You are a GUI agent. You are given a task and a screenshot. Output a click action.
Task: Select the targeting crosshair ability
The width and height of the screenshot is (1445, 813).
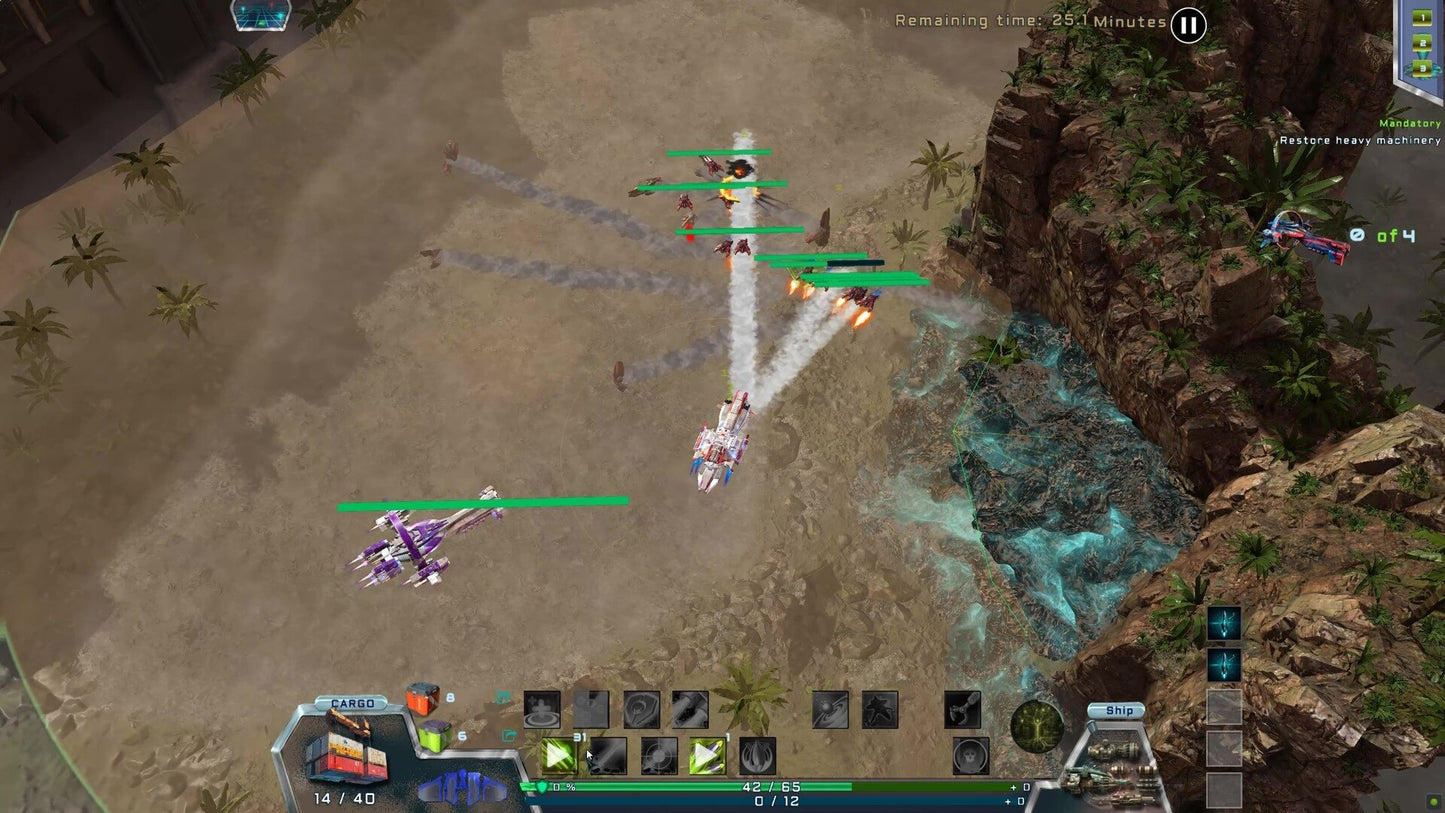tap(657, 756)
